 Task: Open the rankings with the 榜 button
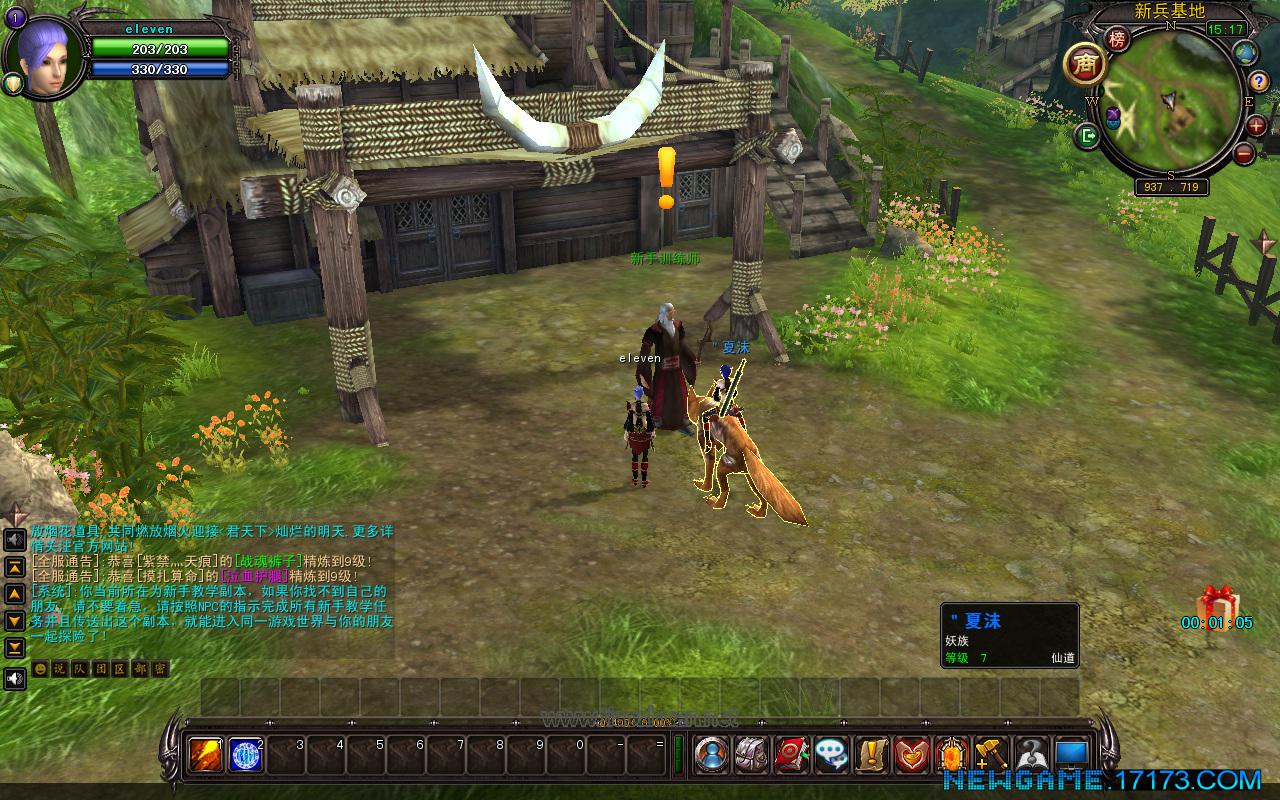(1117, 39)
